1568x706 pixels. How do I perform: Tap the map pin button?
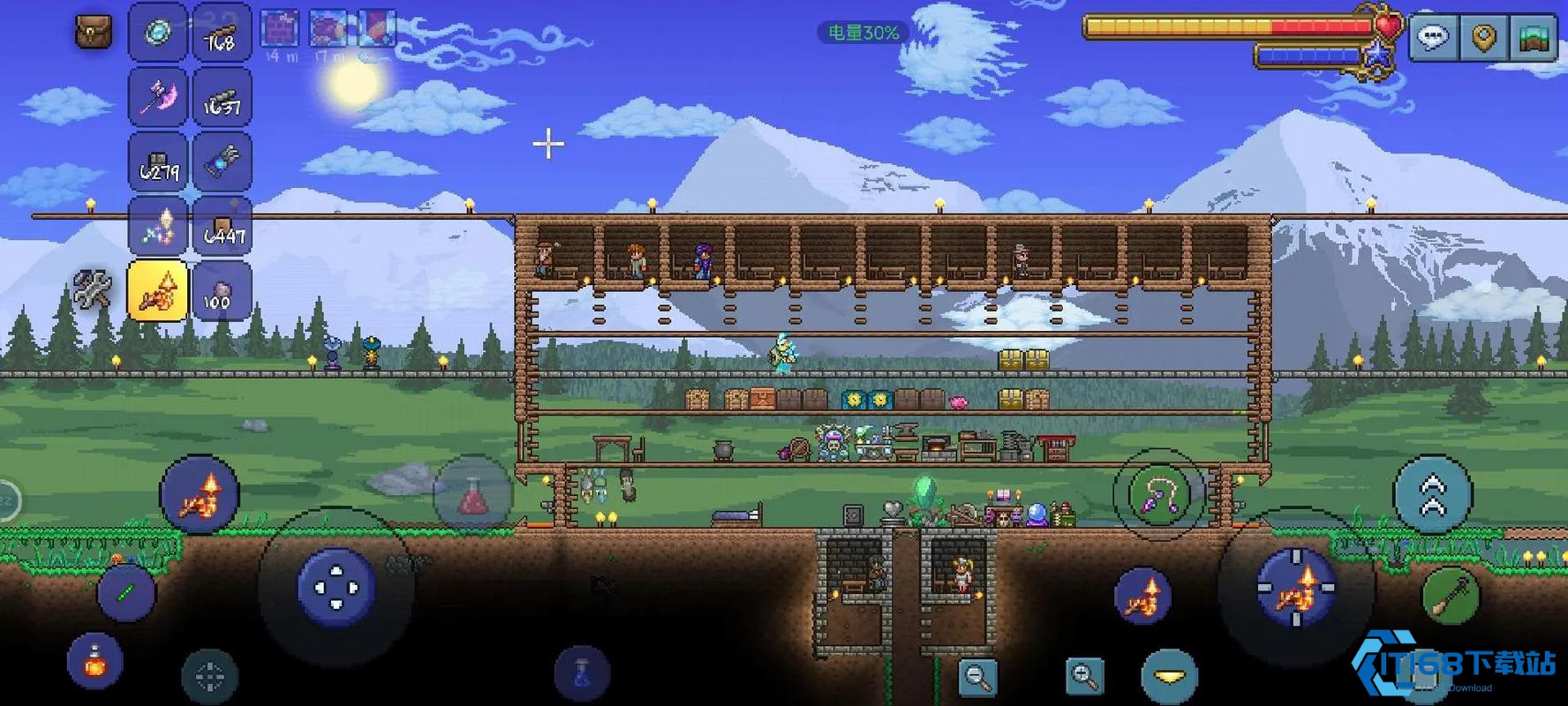click(1483, 37)
